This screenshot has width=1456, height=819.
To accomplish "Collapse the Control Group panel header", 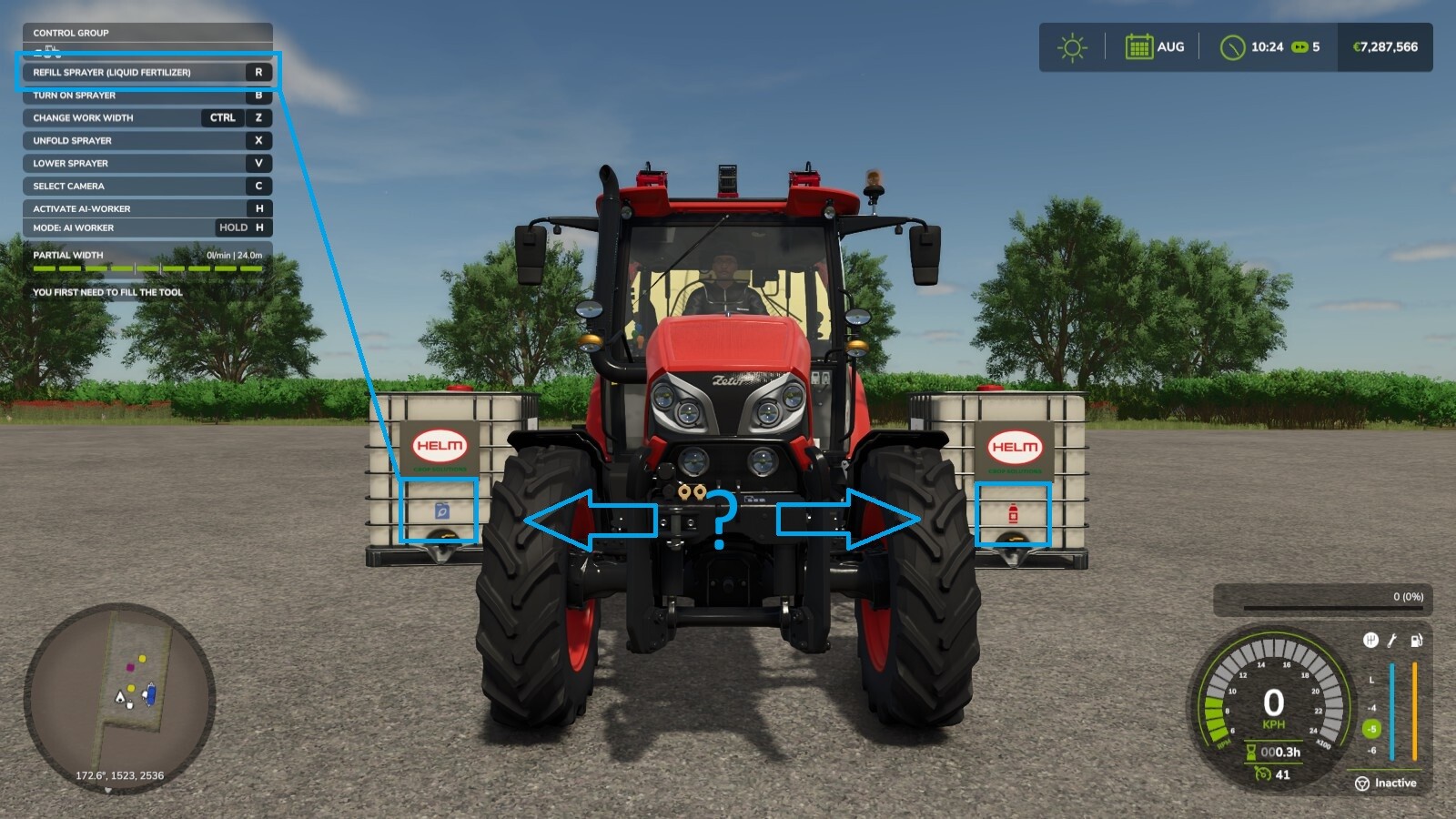I will click(x=146, y=32).
